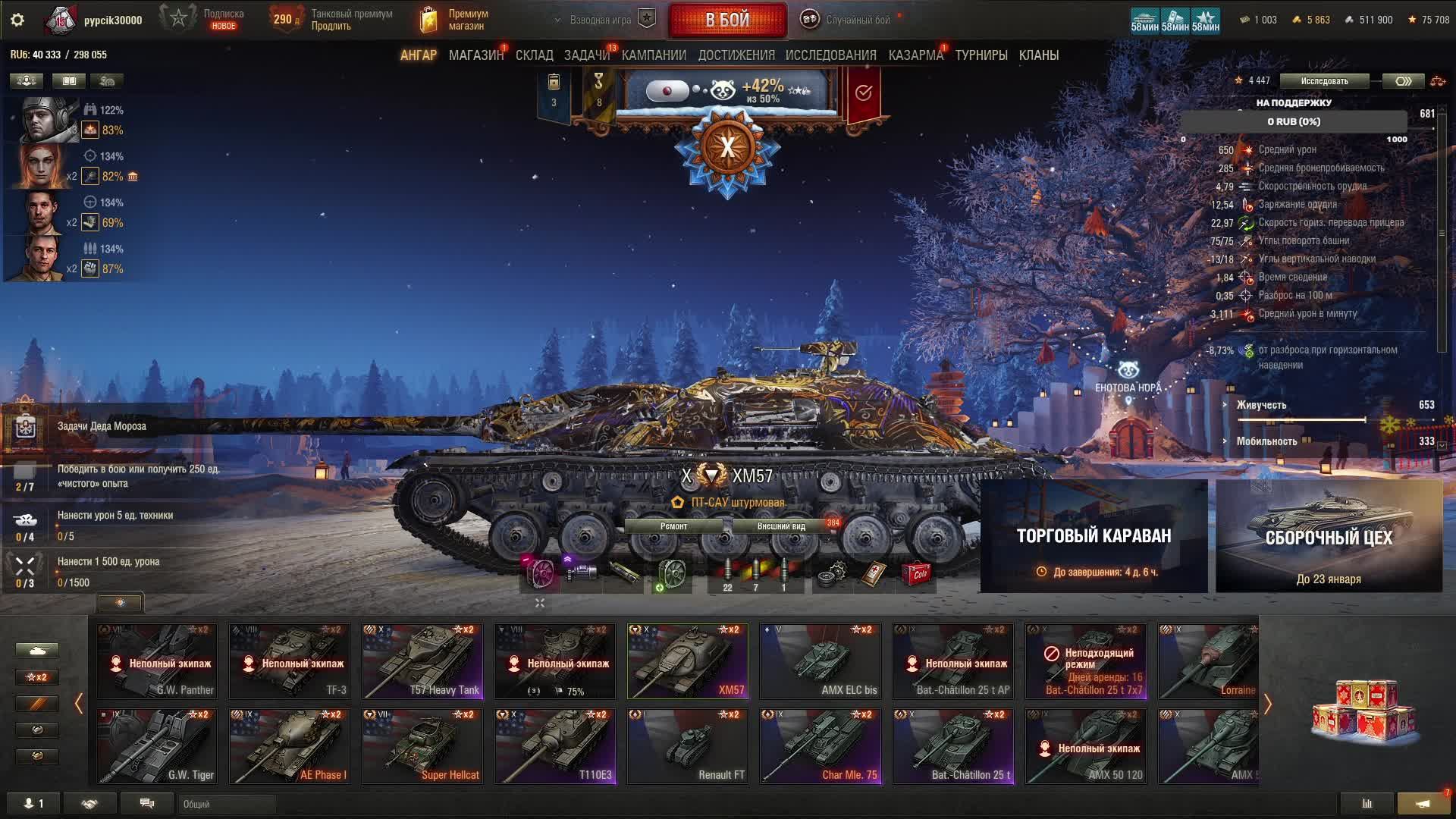Open the СКЛАД tab
This screenshot has height=819, width=1456.
(534, 55)
